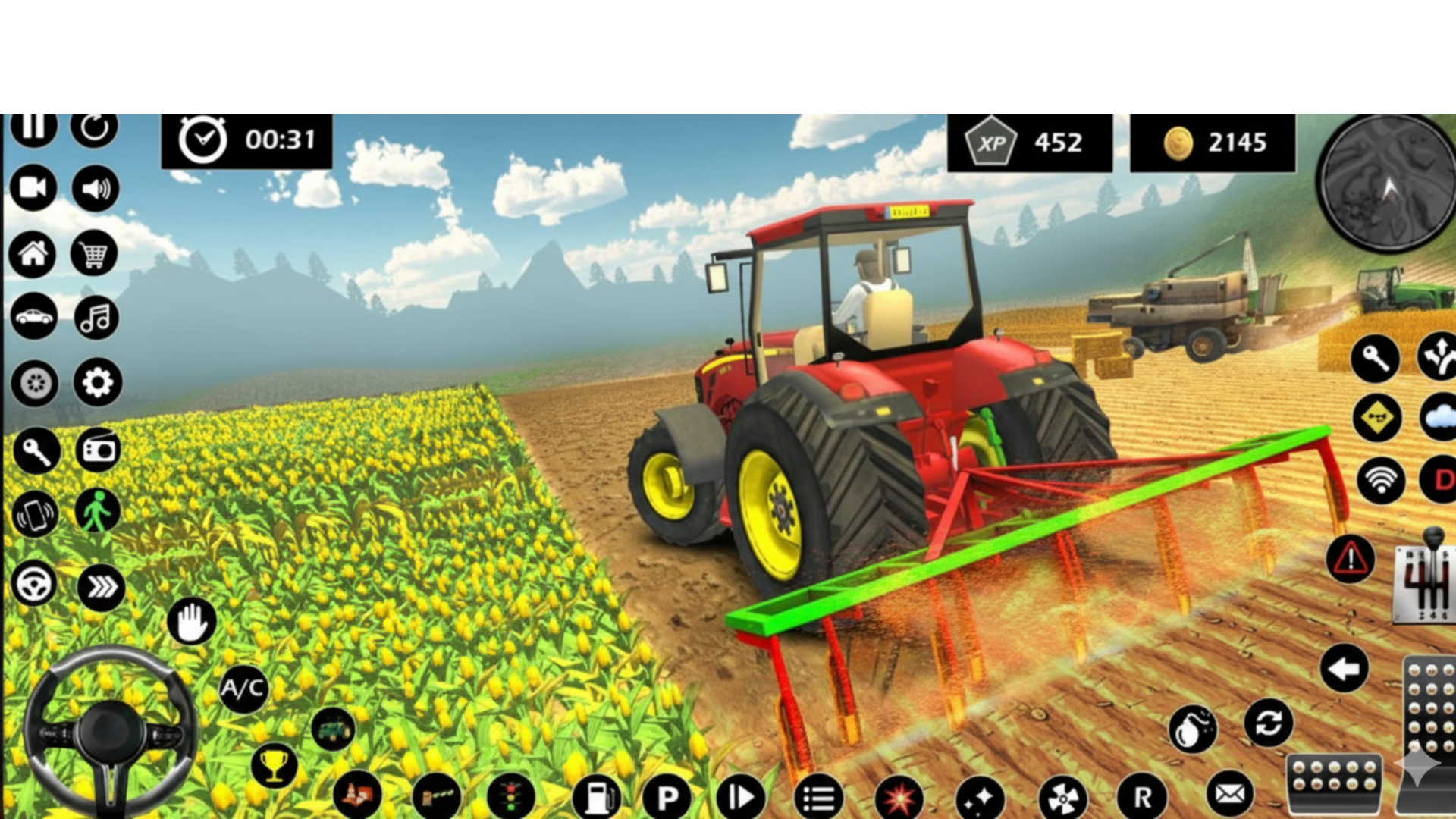Screen dimensions: 1456x819
Task: Mute the game sound speaker icon
Action: [95, 190]
